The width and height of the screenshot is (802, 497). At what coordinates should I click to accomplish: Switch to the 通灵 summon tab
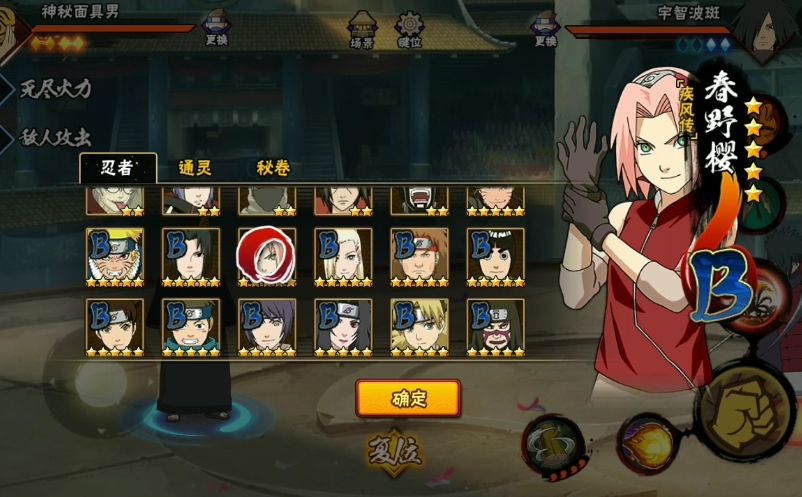[x=194, y=168]
